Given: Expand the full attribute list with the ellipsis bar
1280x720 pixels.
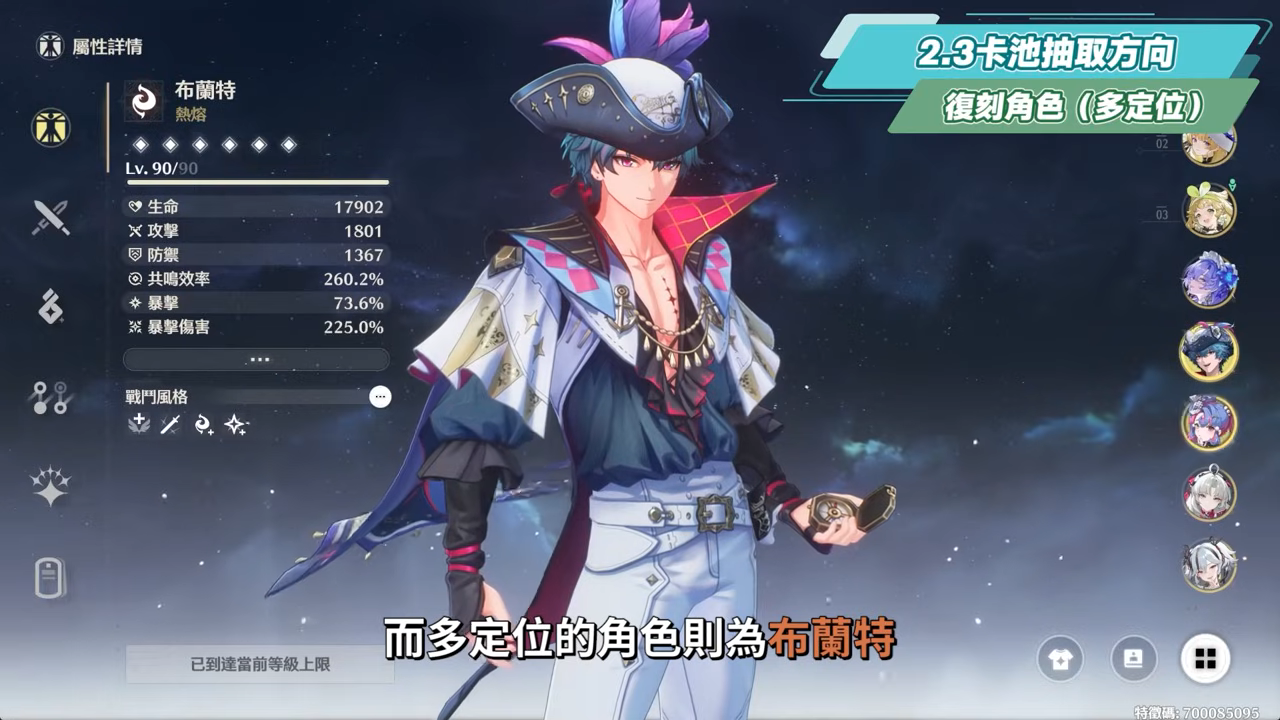Looking at the screenshot, I should coord(256,359).
